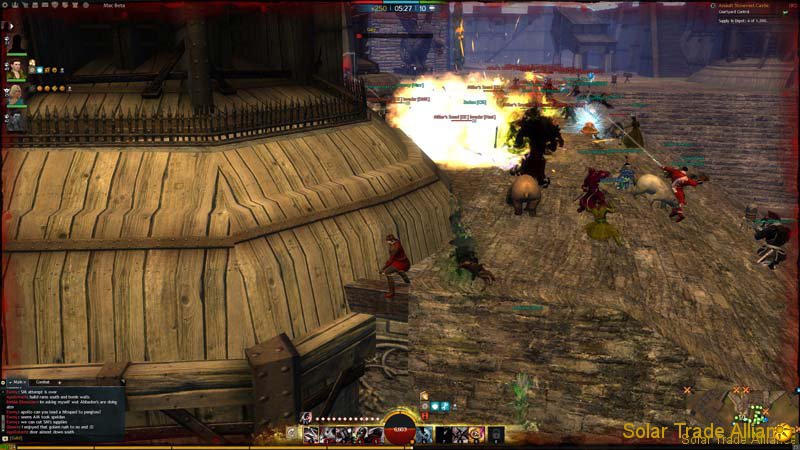Screen dimensions: 800x450
Task: Open the Combat chat tab
Action: 43,381
